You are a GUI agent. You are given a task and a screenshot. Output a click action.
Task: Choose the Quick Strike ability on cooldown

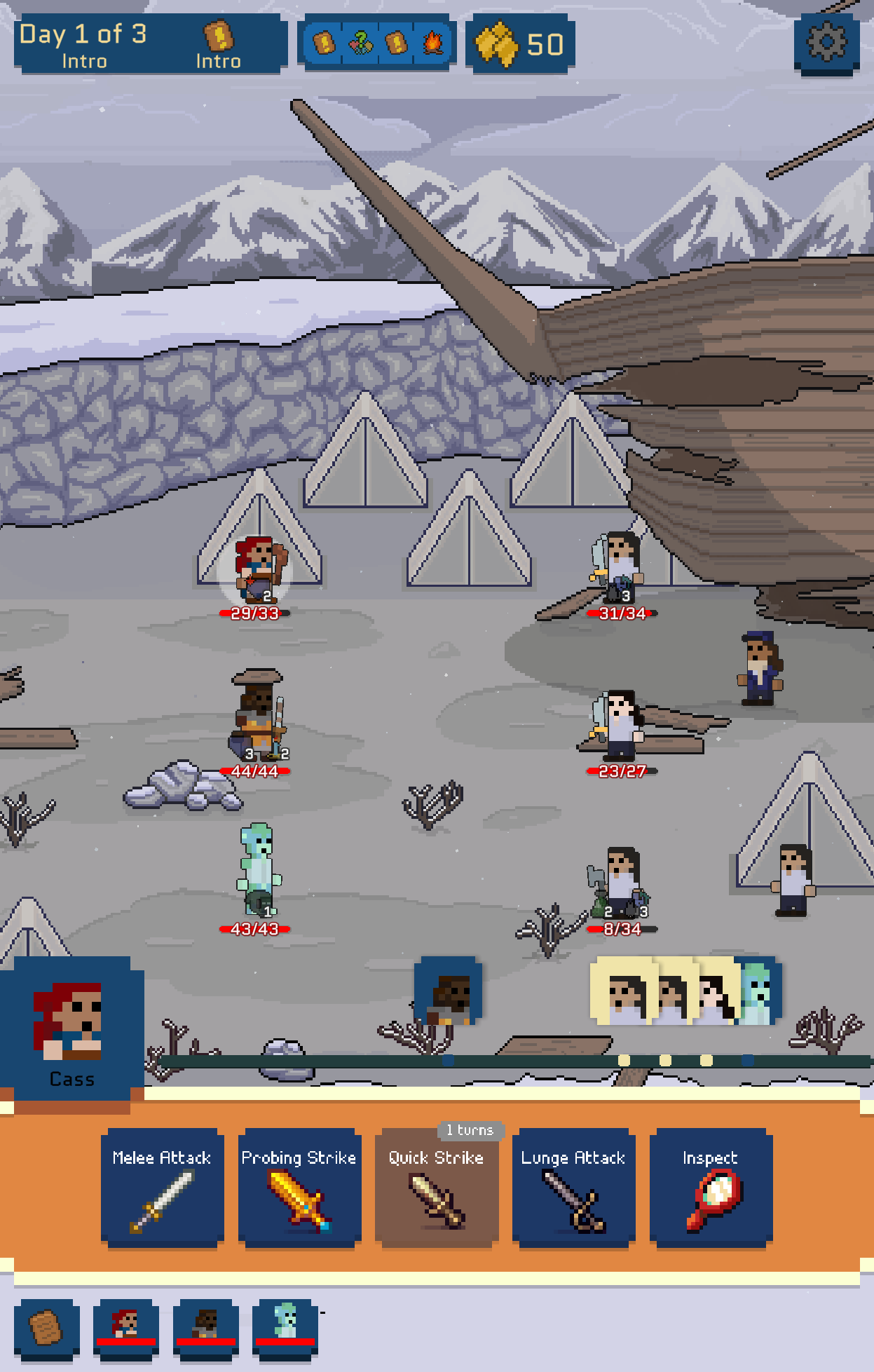[x=437, y=1188]
